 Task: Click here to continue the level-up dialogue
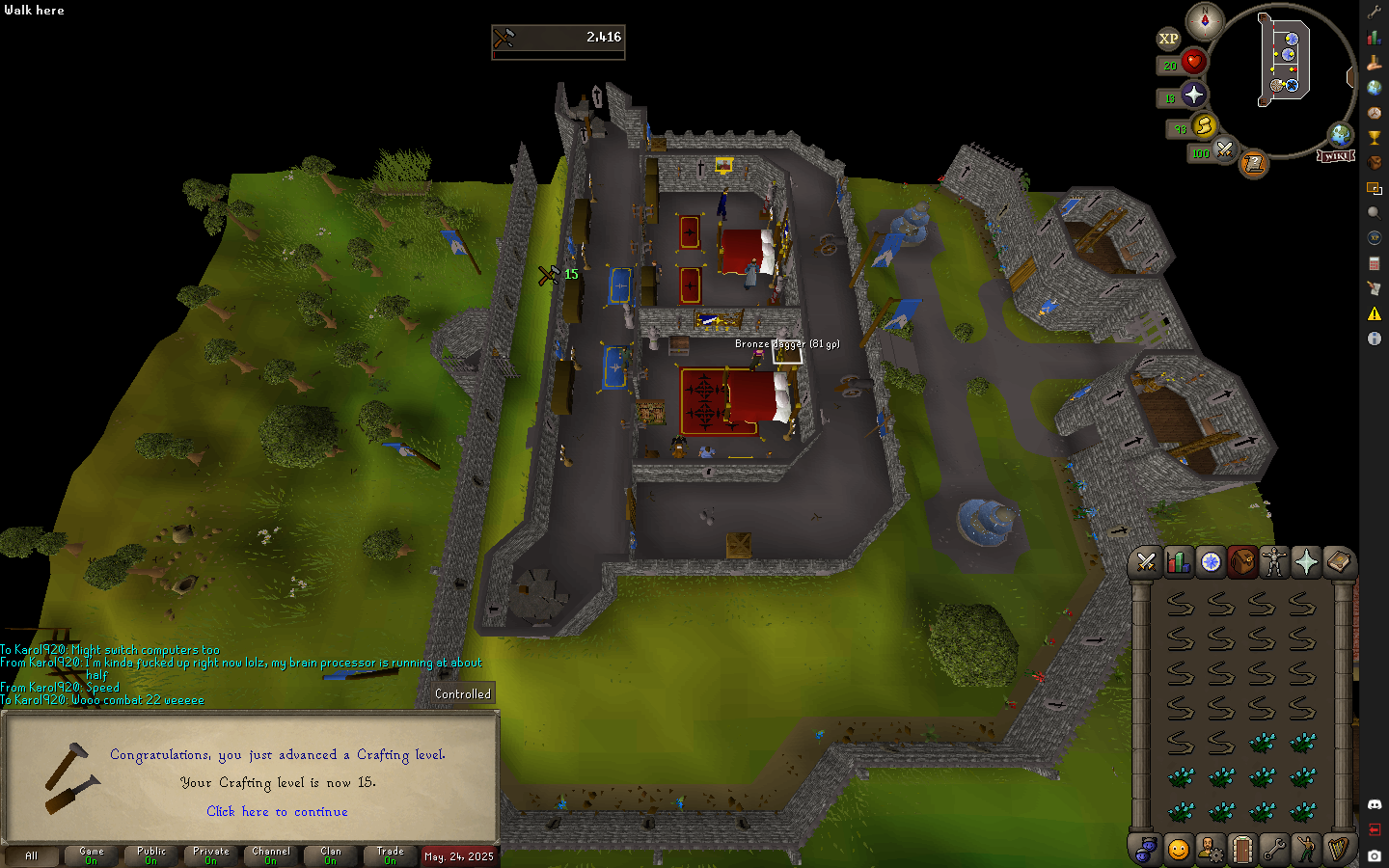(277, 811)
